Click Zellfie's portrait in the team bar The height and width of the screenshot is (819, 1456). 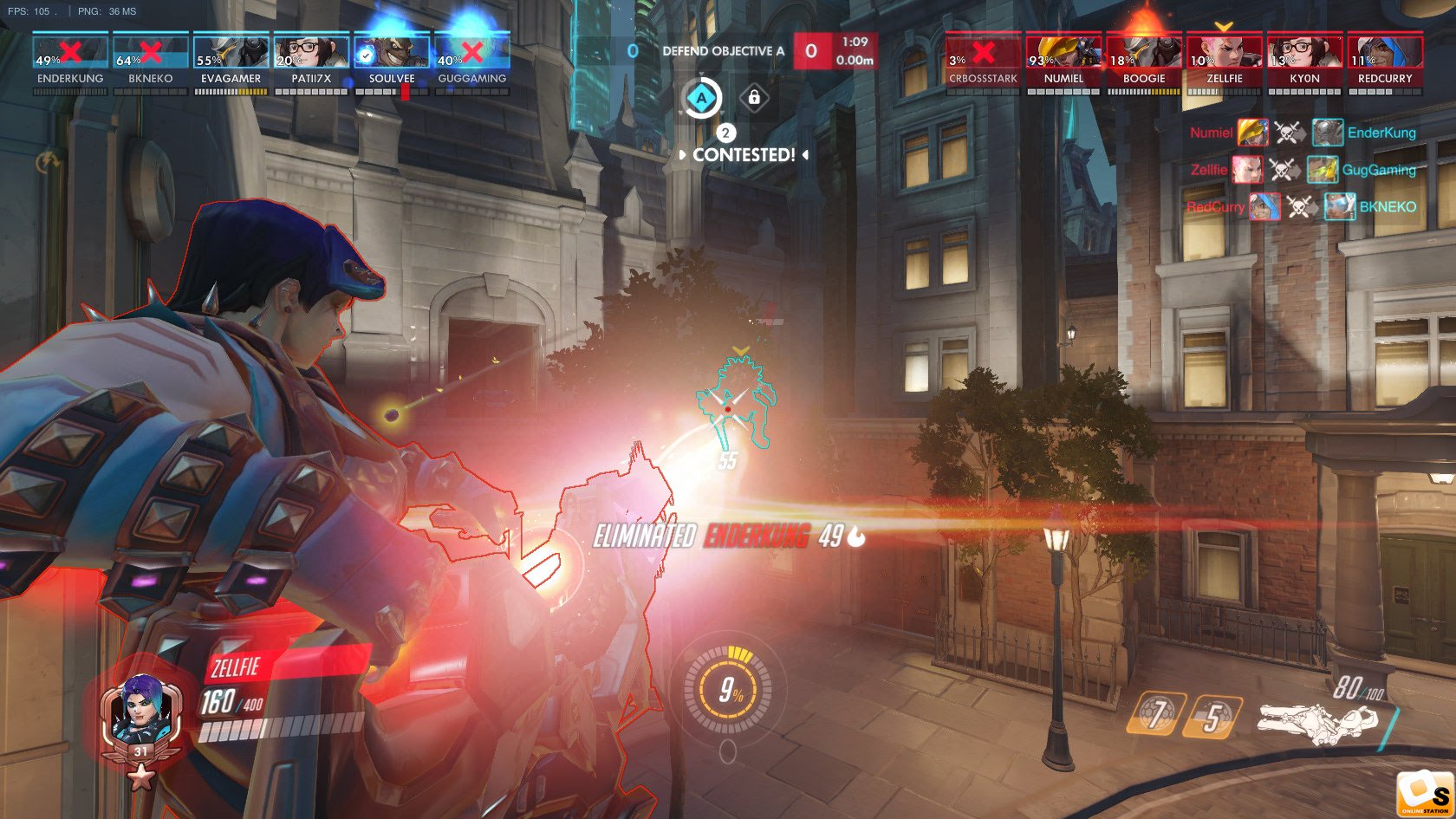(x=1225, y=52)
